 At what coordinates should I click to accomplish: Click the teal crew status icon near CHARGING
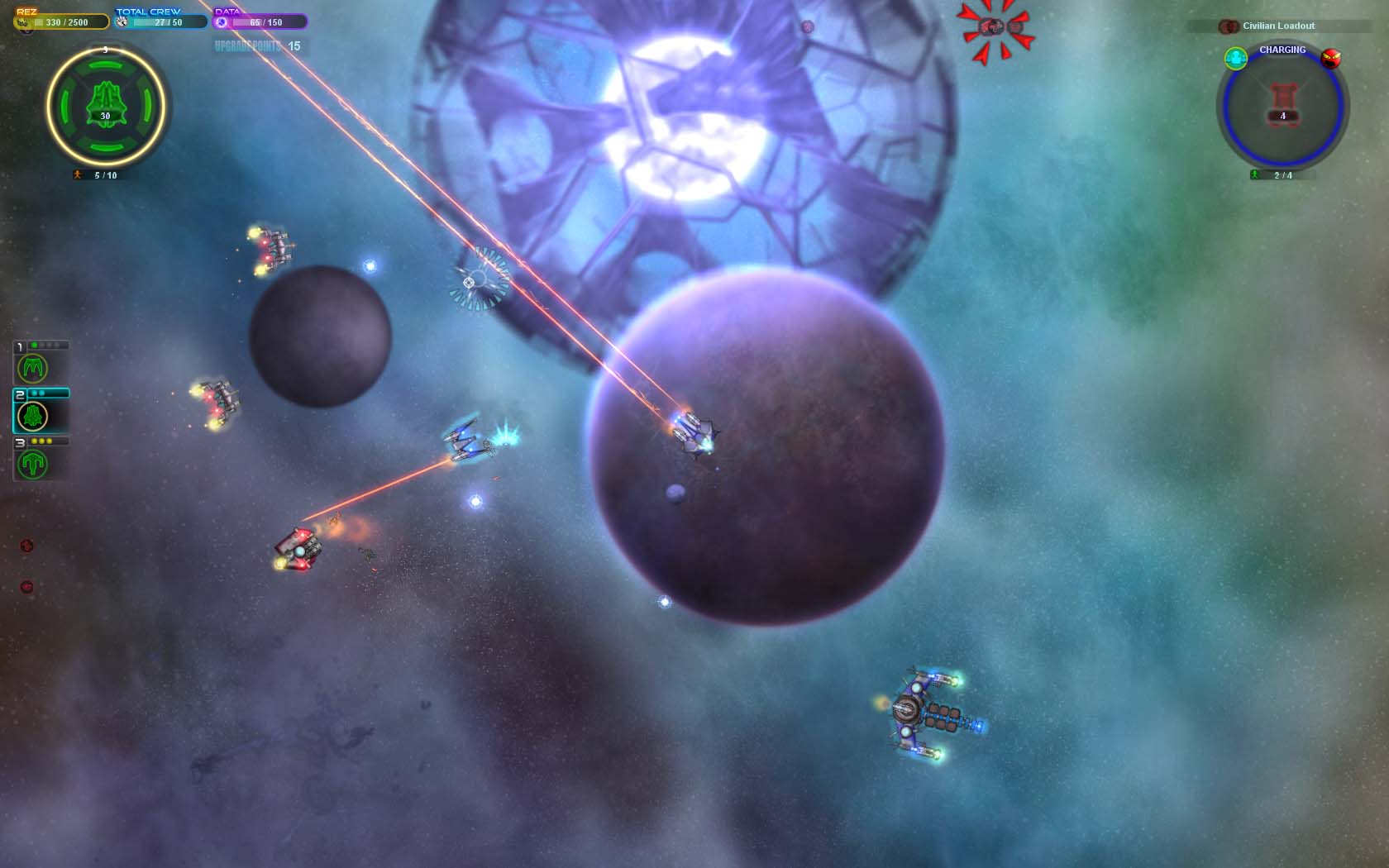(x=1236, y=59)
